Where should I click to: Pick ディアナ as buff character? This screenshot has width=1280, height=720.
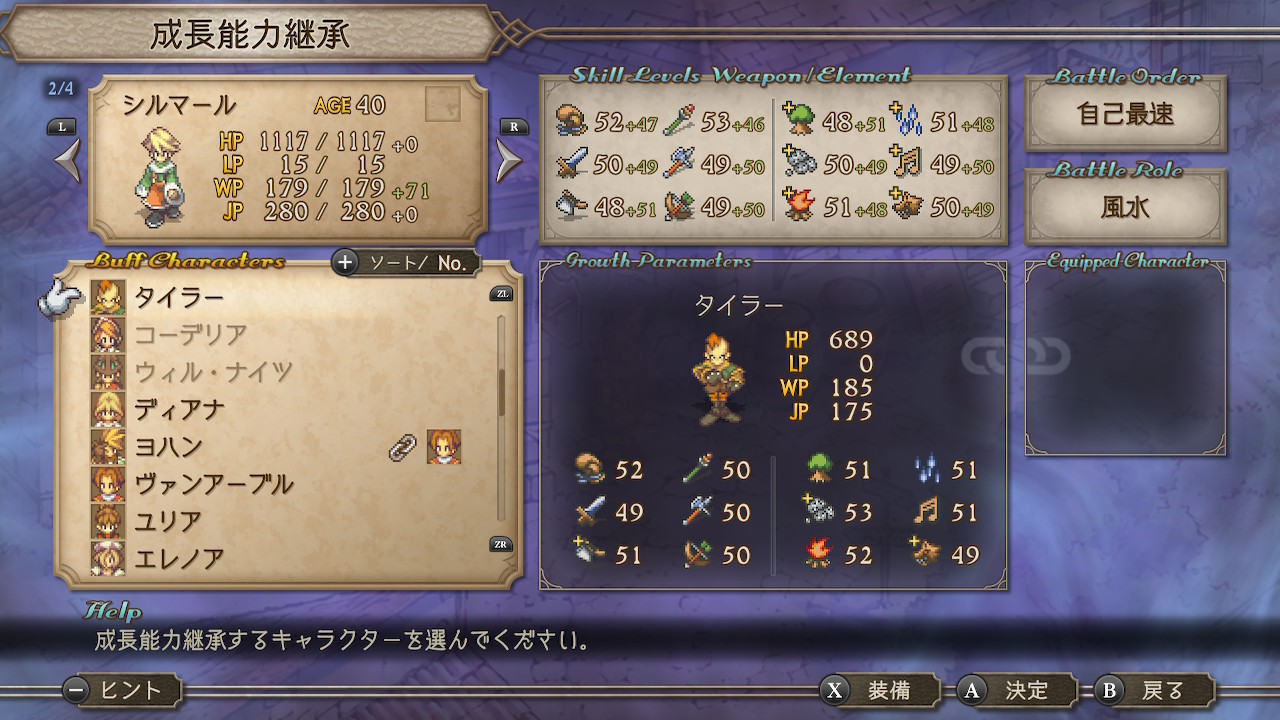pyautogui.click(x=180, y=409)
